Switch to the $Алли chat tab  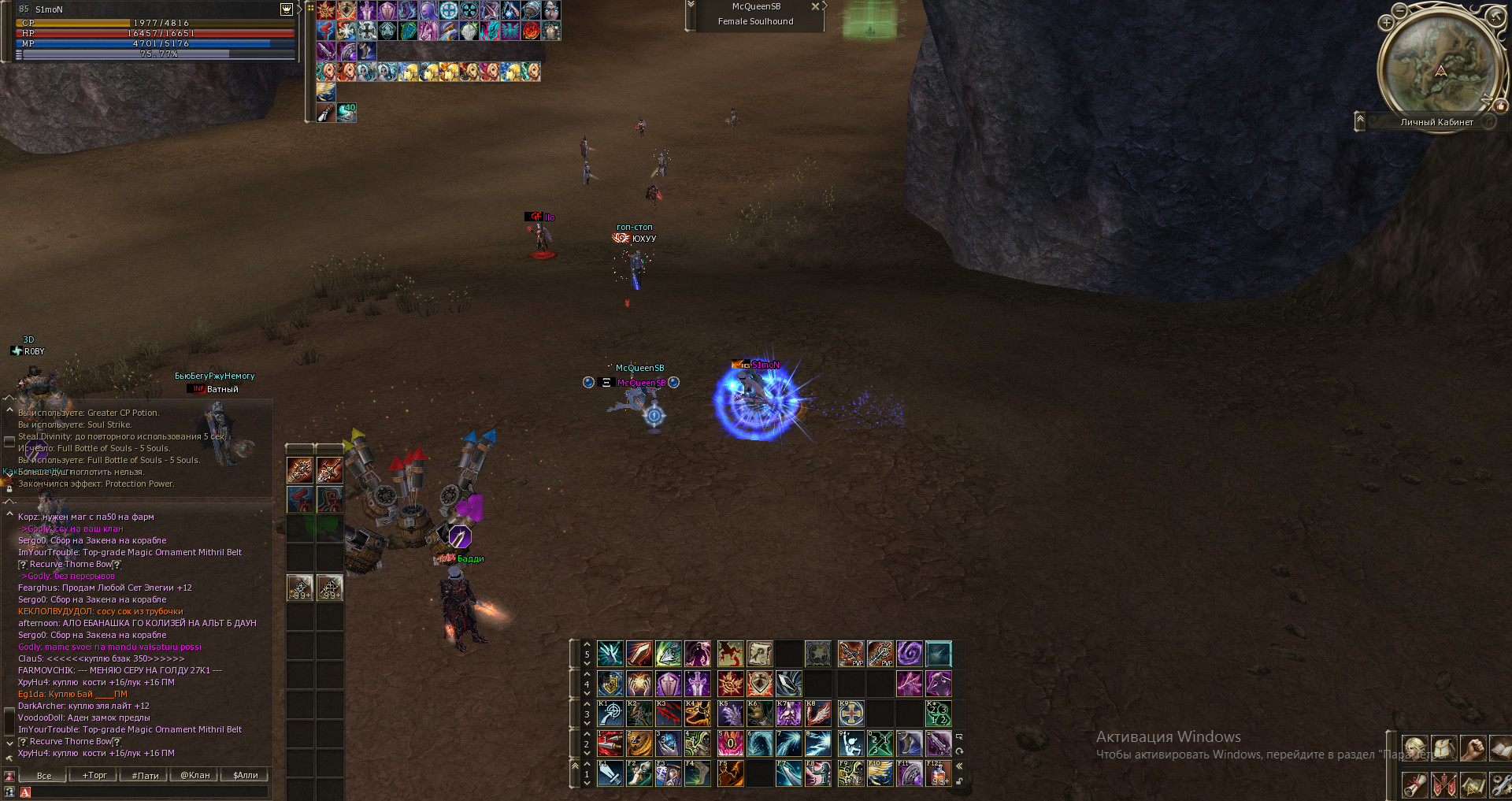pos(246,775)
